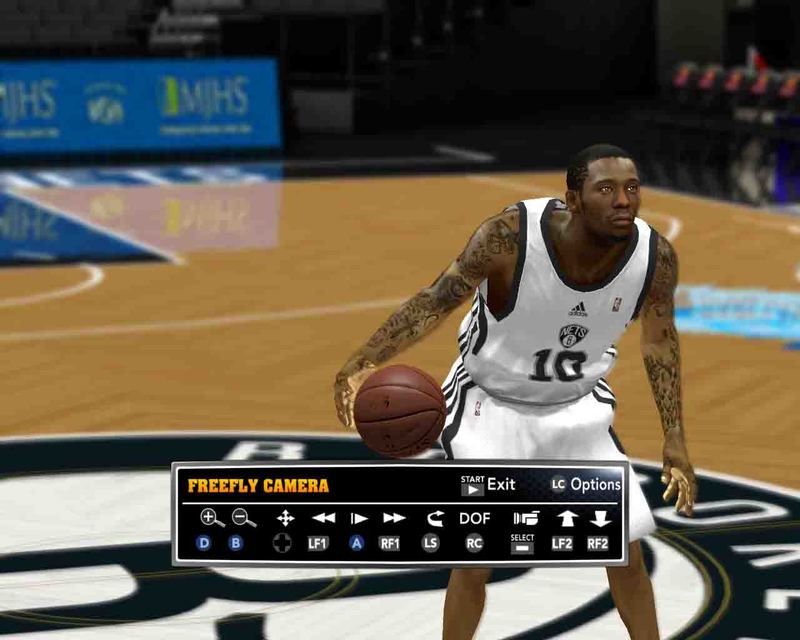This screenshot has width=800, height=640.
Task: Click the video camera icon
Action: tap(525, 518)
